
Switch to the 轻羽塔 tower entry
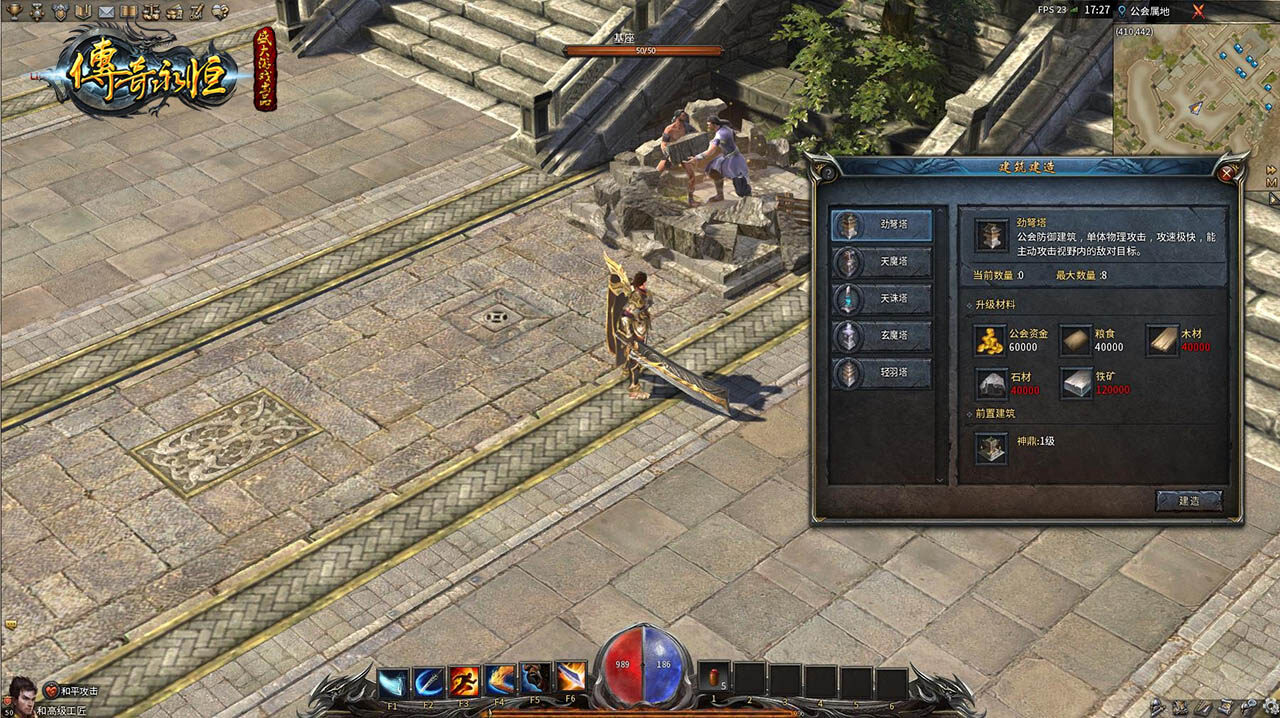(x=881, y=374)
